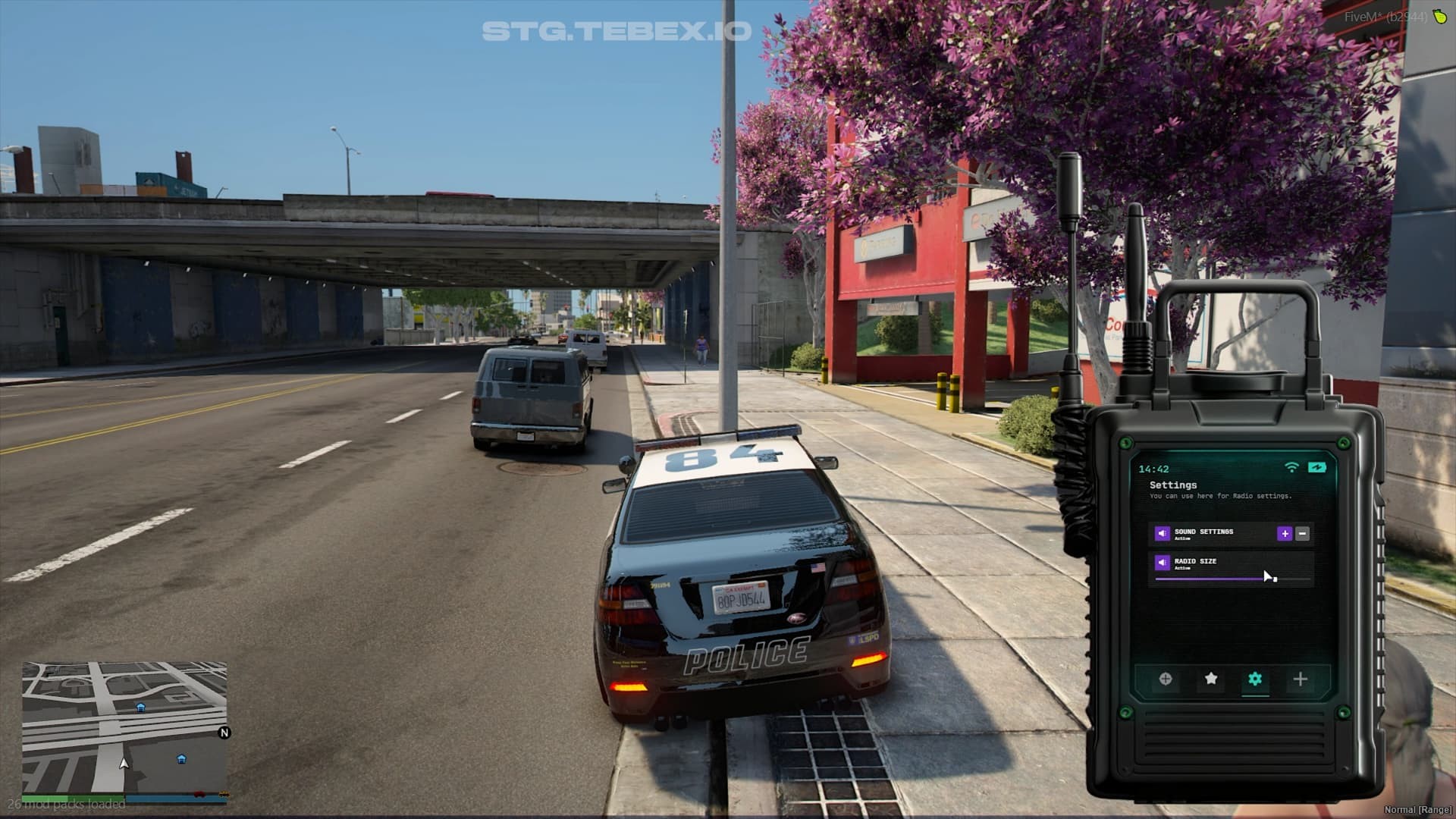
Task: Switch to the star favorites tab
Action: tap(1211, 679)
